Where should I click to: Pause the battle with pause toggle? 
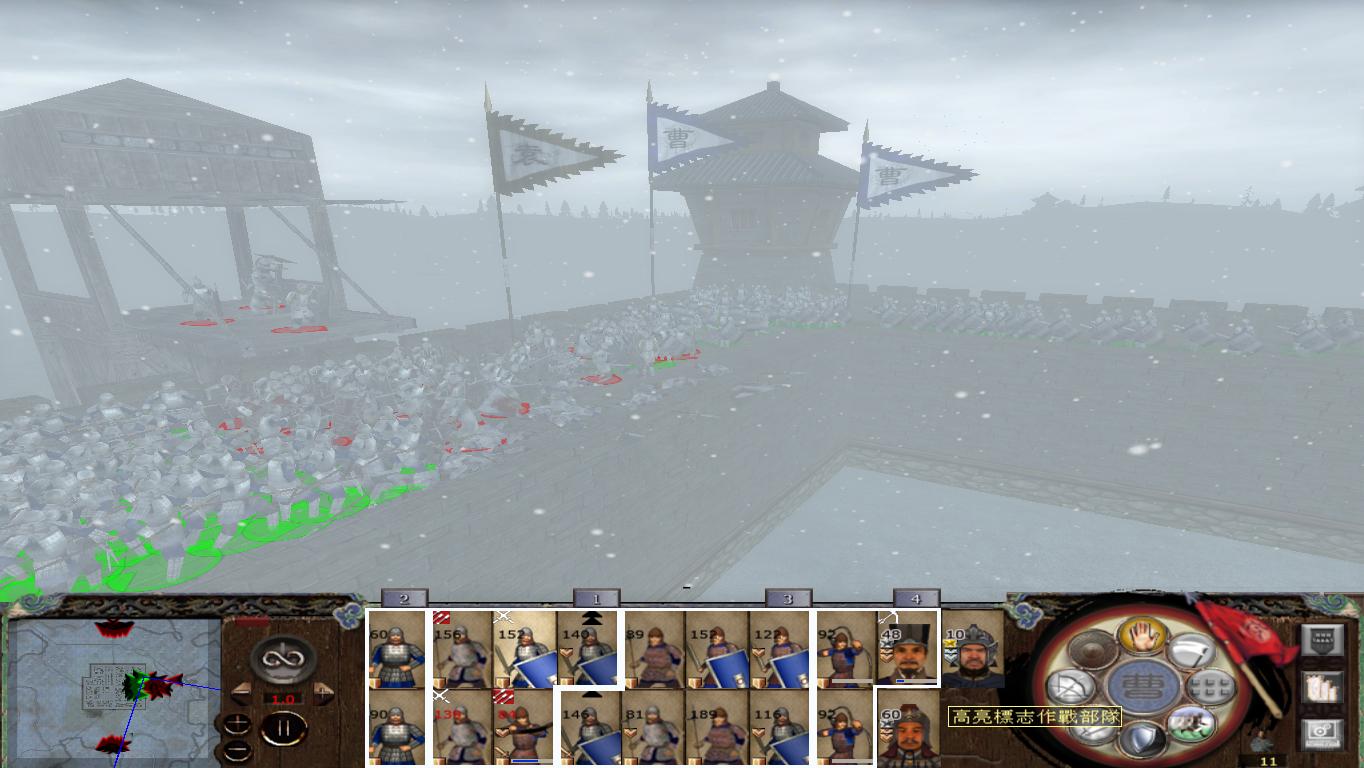click(285, 728)
